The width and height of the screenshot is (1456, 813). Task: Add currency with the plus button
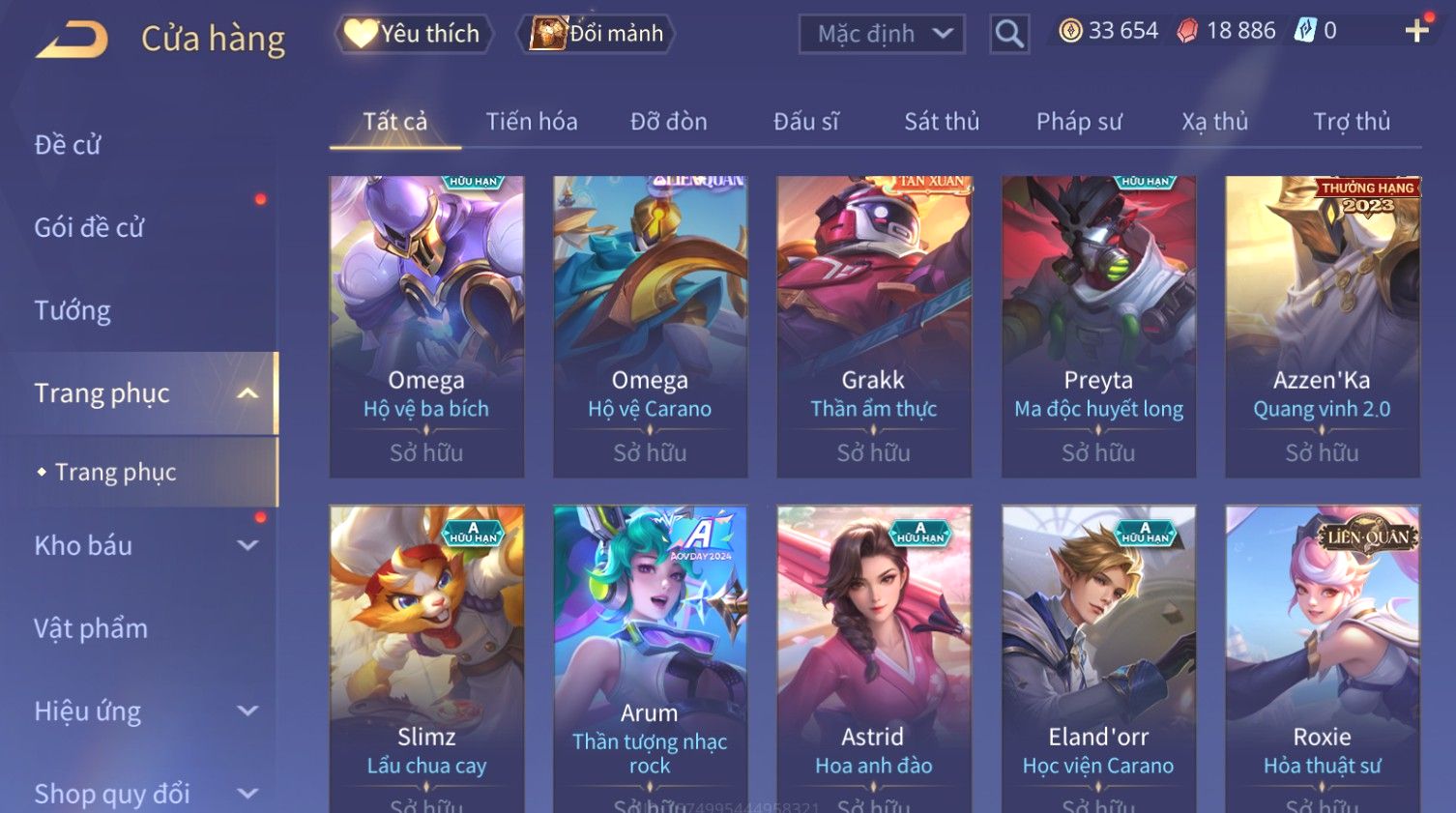click(x=1416, y=31)
